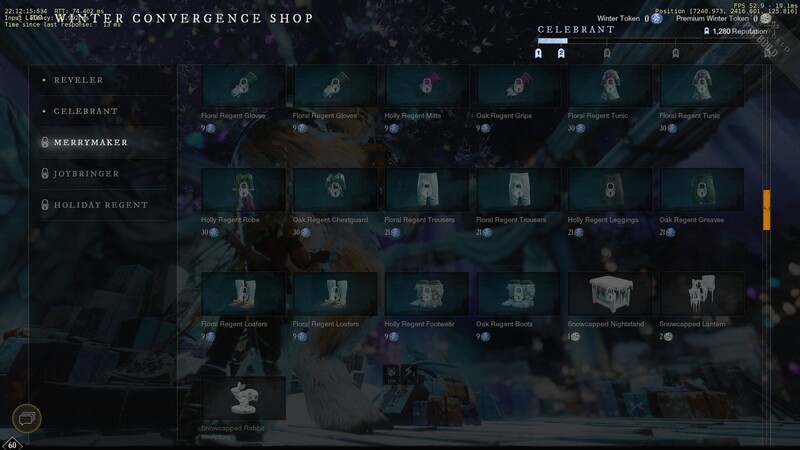Choose the Oak Regent Boots
Viewport: 800px width, 450px height.
(519, 293)
